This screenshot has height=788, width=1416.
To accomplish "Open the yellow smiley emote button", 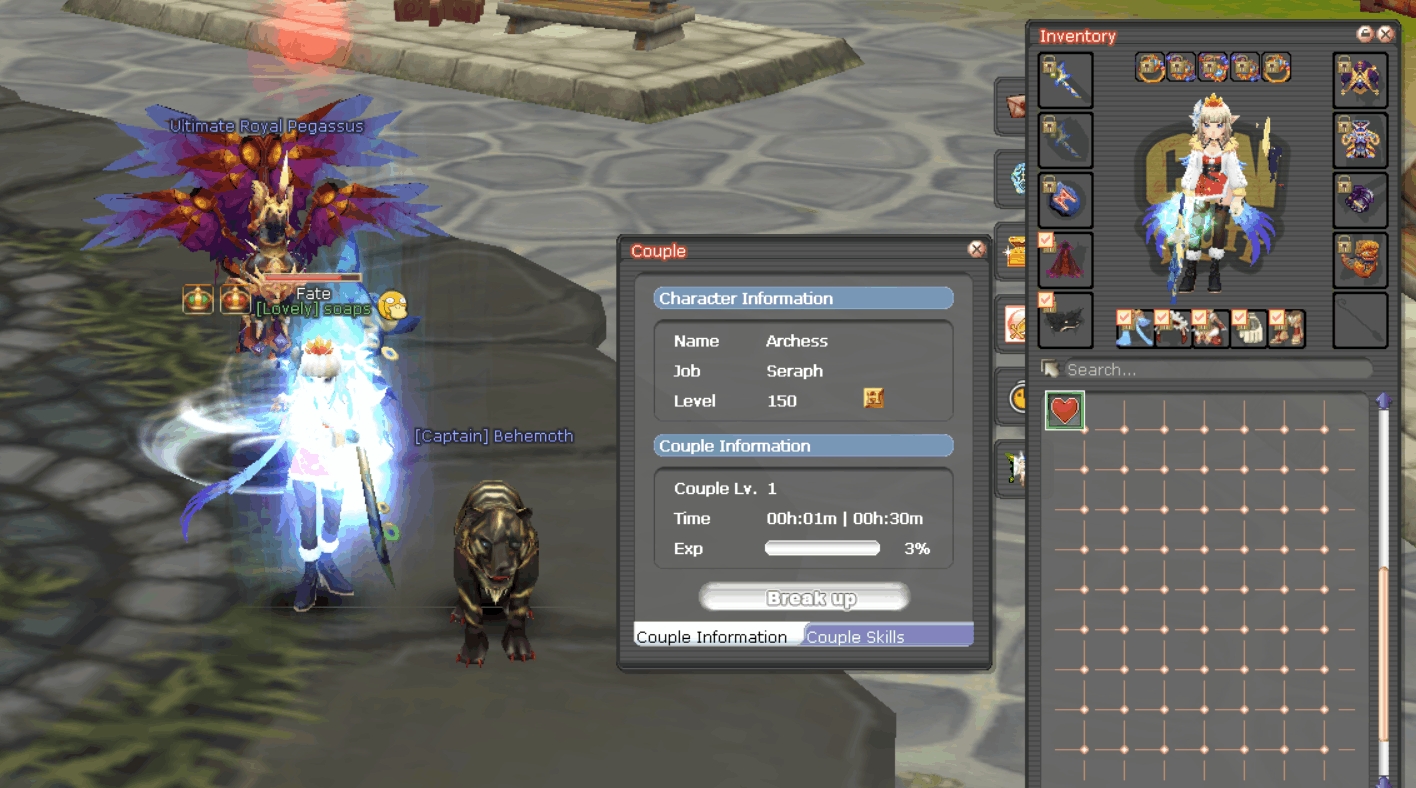I will pos(1016,397).
